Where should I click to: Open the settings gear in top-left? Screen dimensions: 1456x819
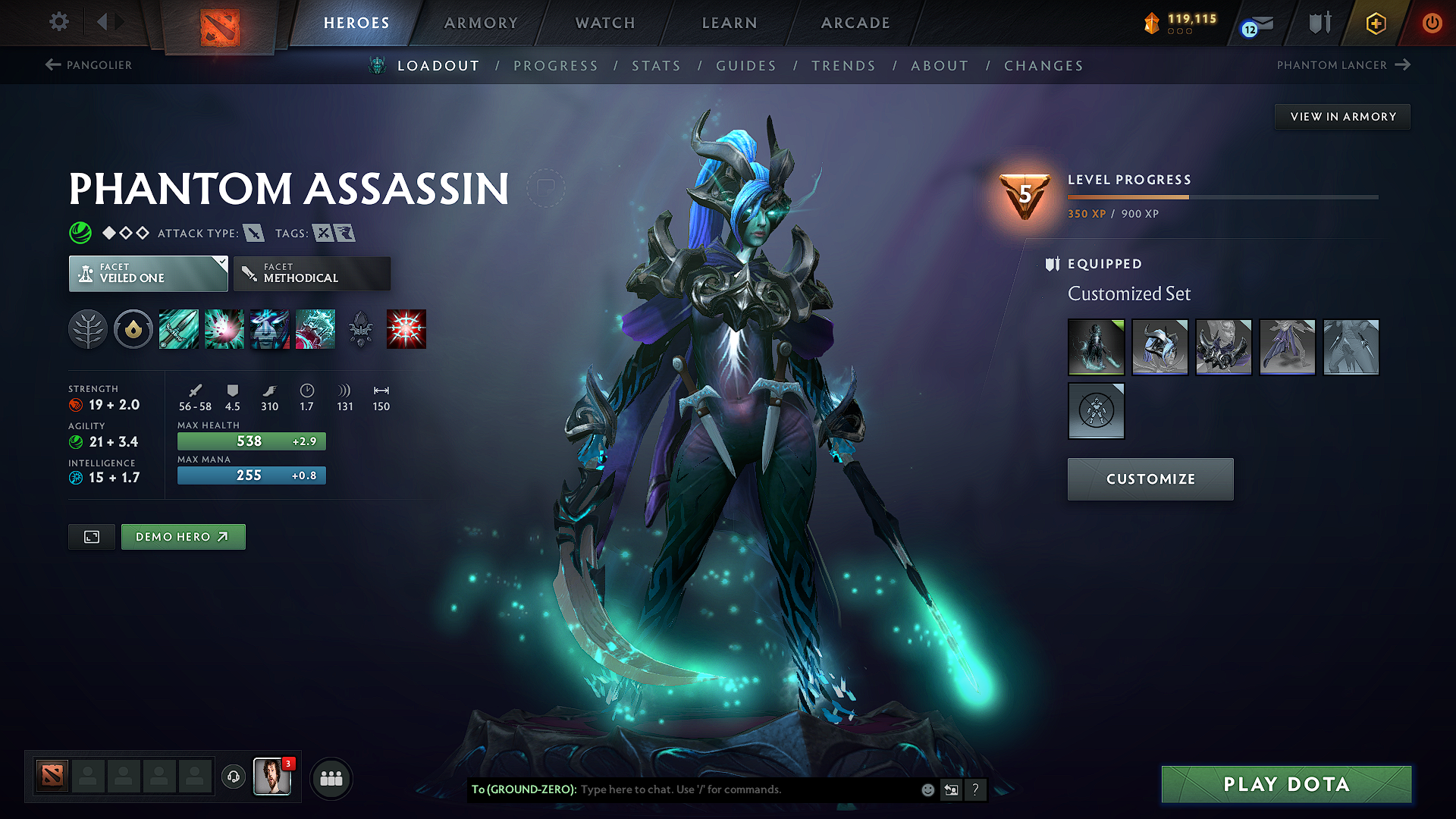coord(58,22)
